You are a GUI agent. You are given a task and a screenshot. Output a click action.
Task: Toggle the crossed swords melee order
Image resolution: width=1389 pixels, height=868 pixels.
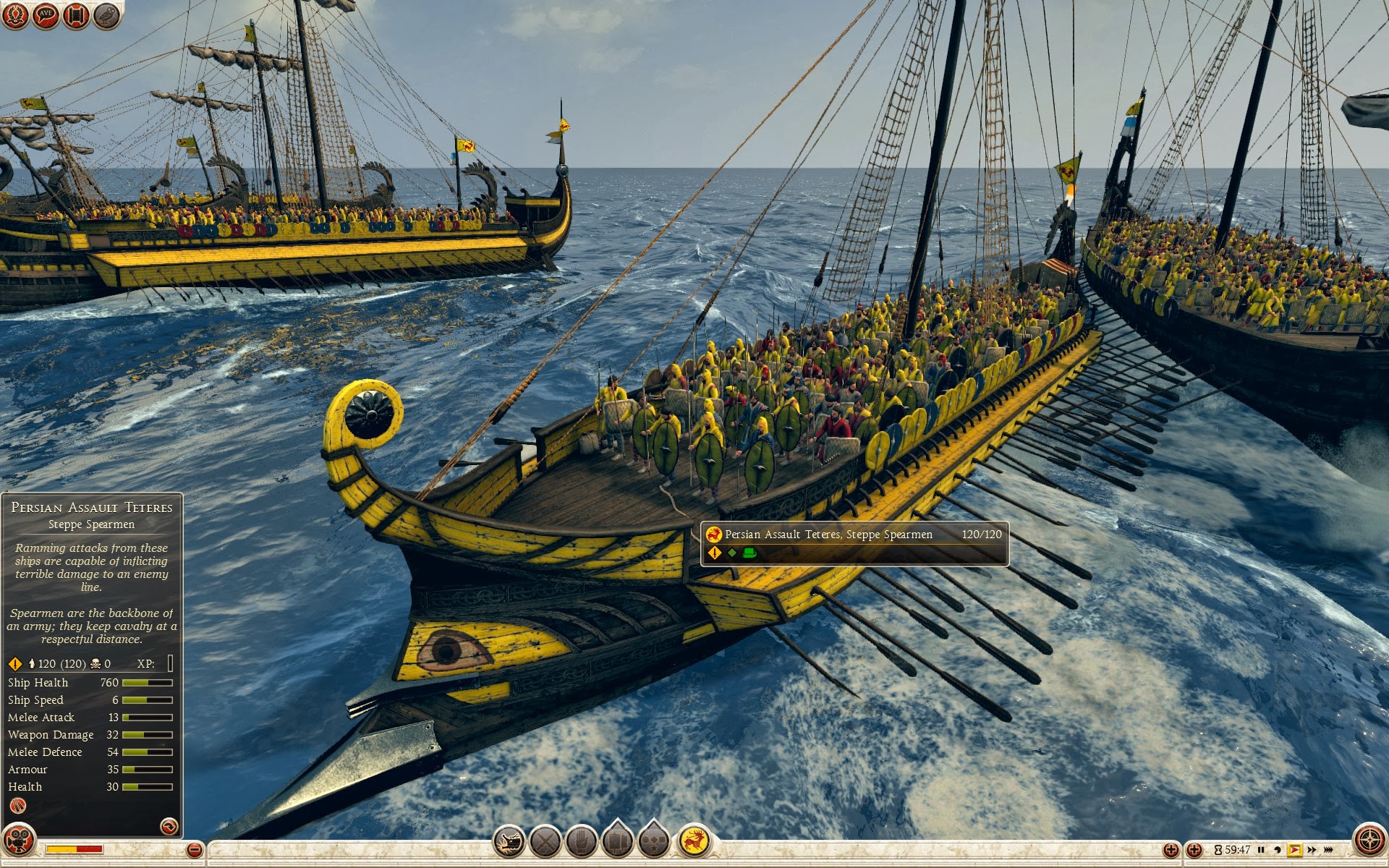[x=545, y=841]
